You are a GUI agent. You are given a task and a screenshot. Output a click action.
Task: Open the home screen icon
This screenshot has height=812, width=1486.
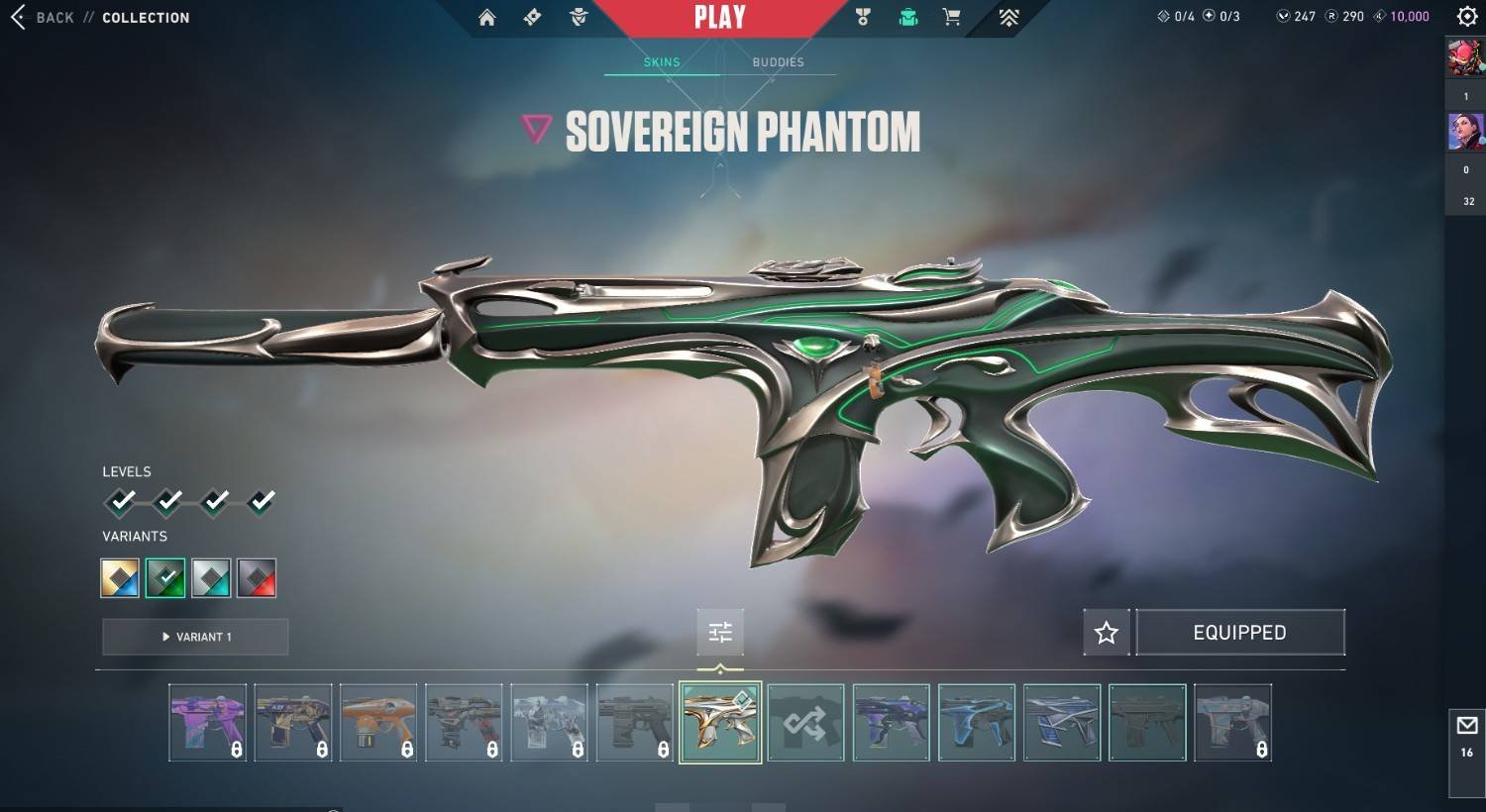(x=486, y=18)
